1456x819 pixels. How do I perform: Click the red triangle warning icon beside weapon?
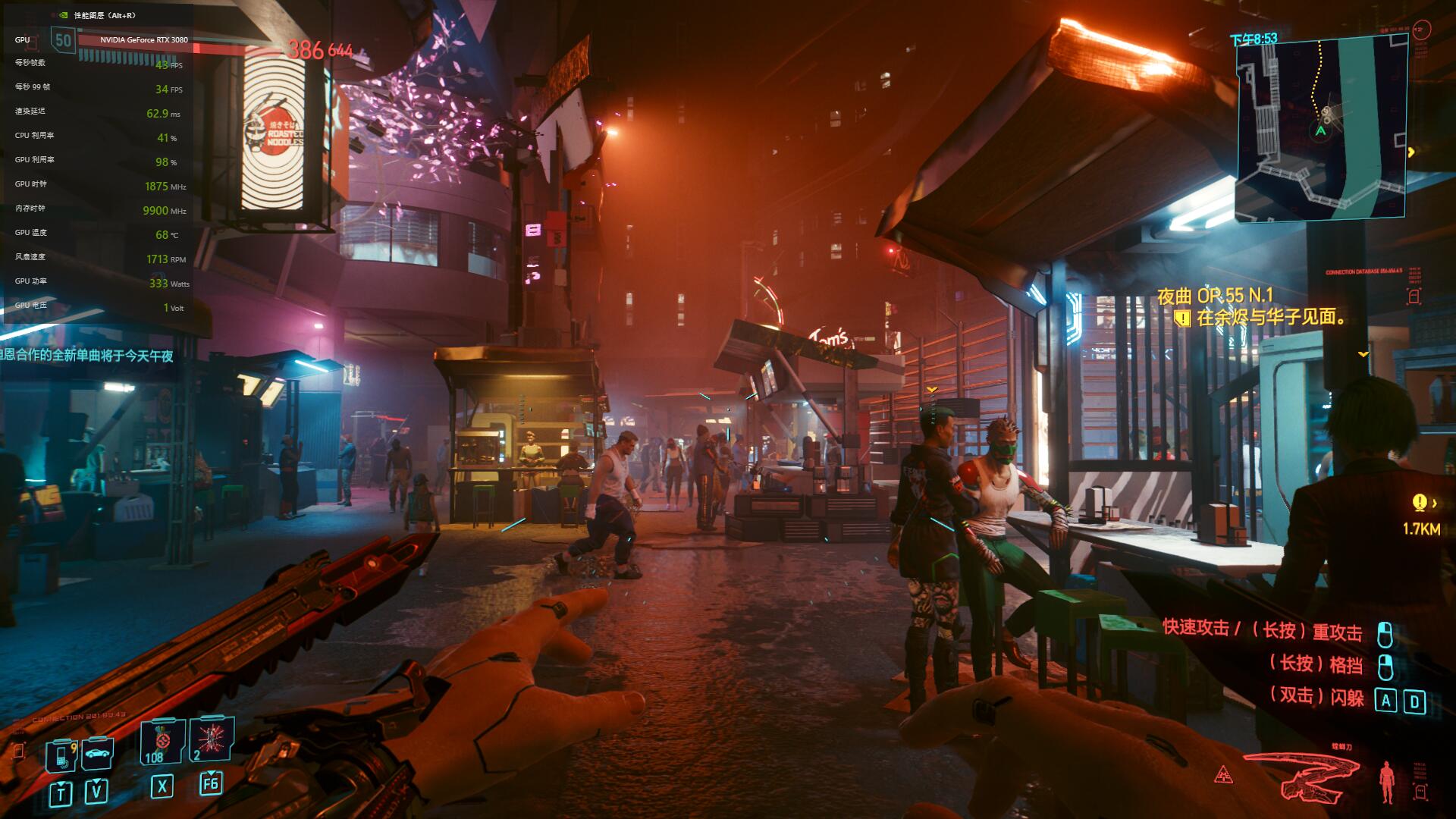coord(1223,775)
